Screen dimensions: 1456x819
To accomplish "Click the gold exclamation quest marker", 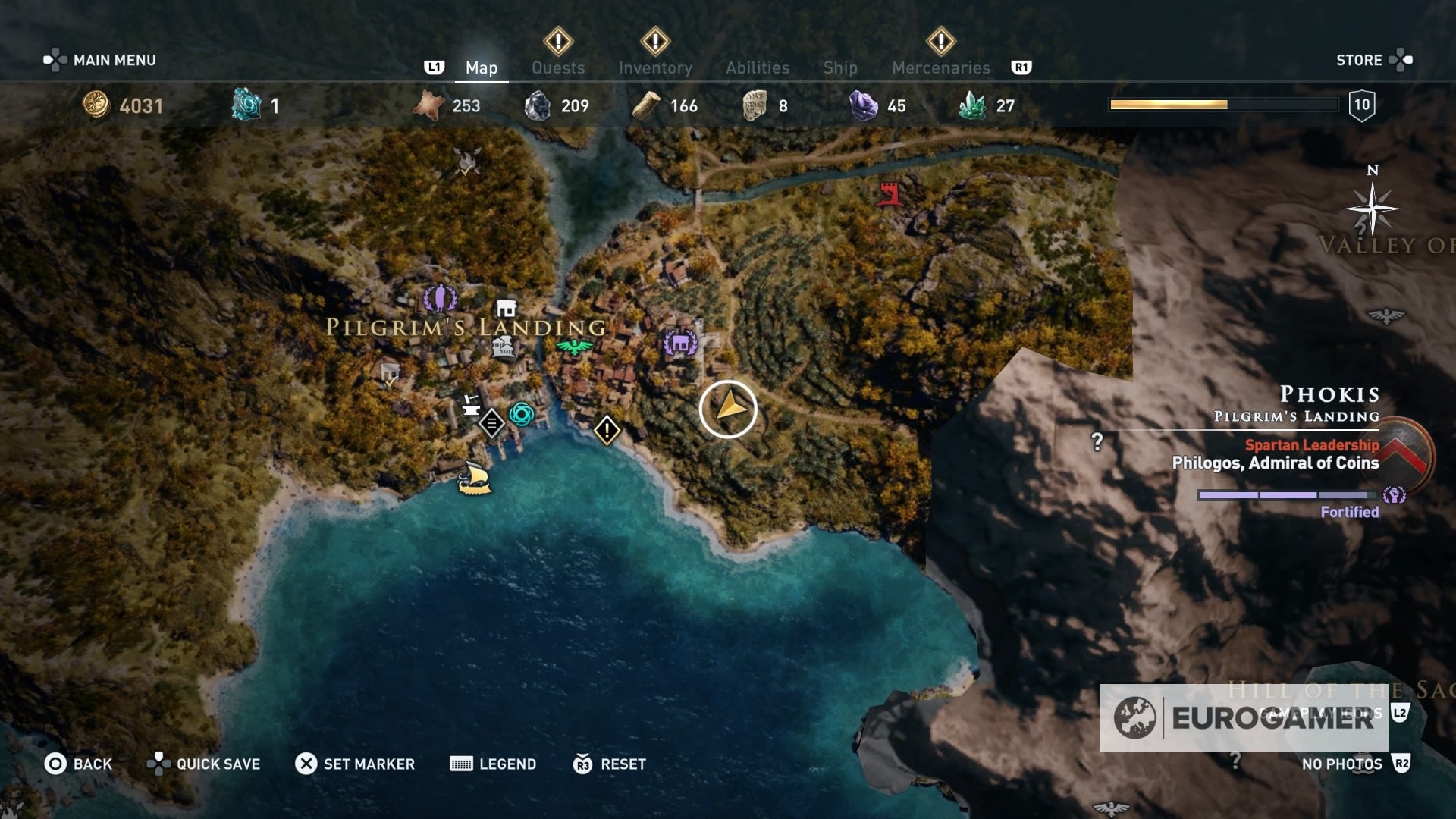I will (606, 430).
